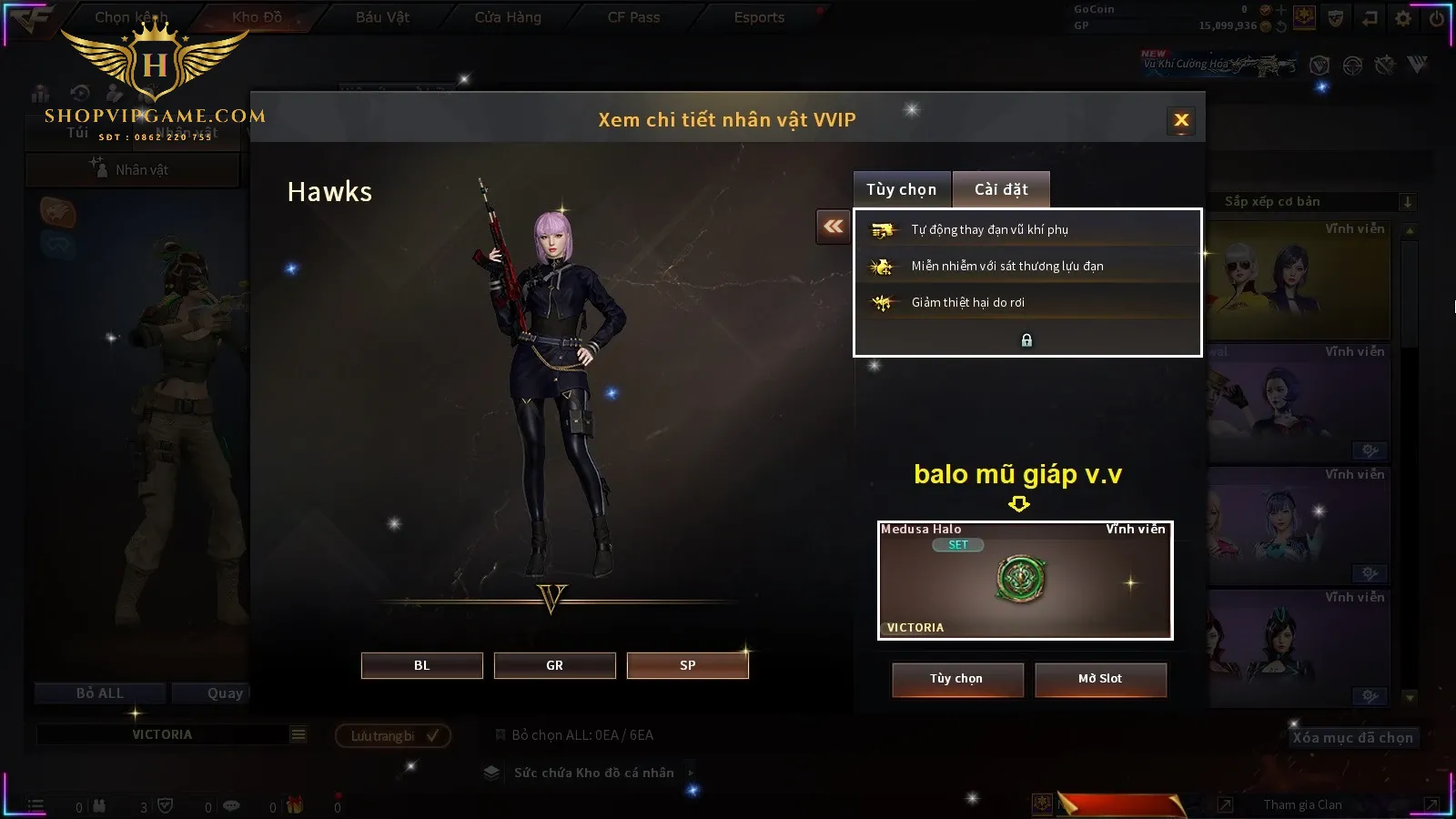Screen dimensions: 1456x819
Task: Go to the Esports menu
Action: [x=759, y=17]
